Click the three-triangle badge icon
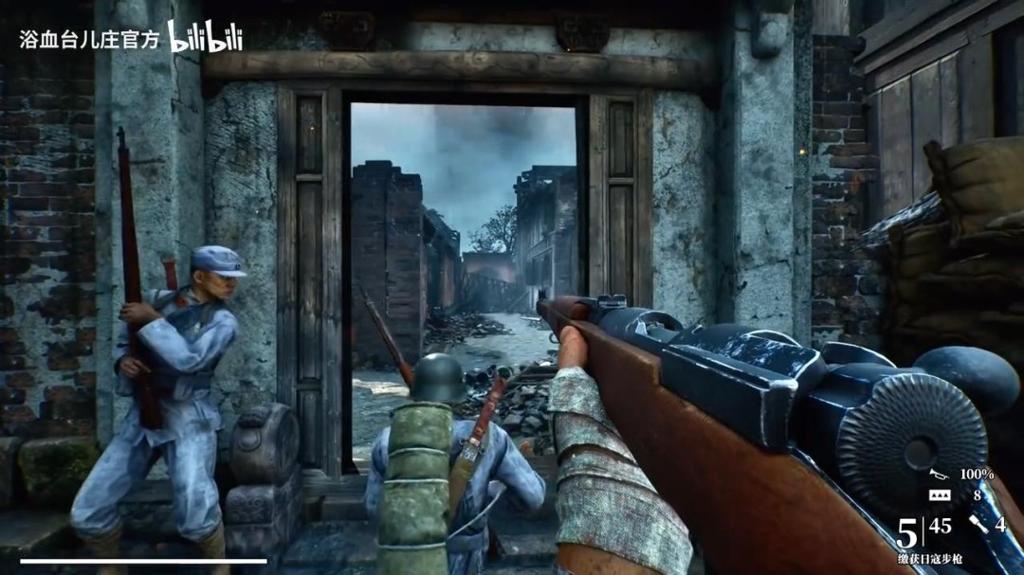Viewport: 1024px width, 575px height. tap(938, 495)
